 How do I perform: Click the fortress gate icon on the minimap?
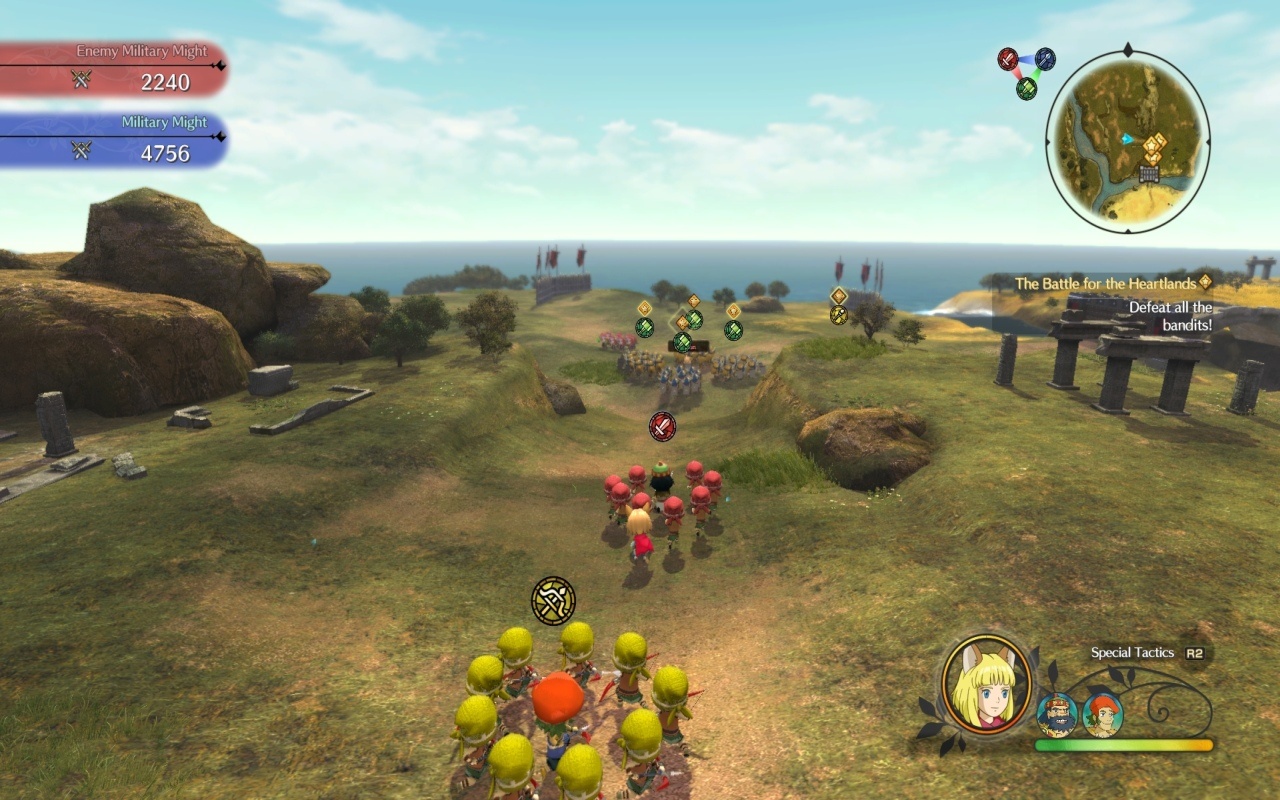pyautogui.click(x=1150, y=174)
